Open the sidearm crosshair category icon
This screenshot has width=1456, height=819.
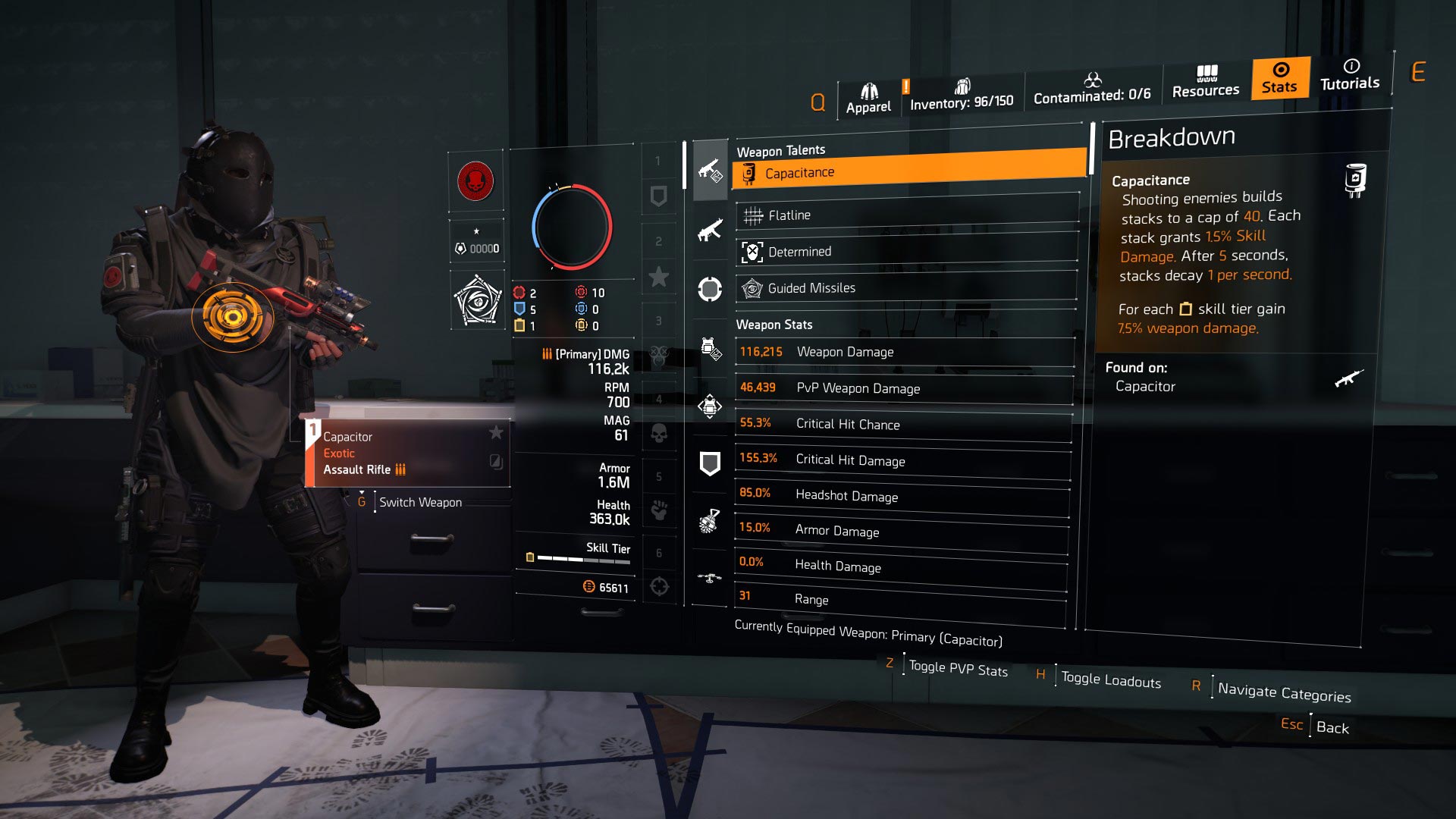[710, 290]
